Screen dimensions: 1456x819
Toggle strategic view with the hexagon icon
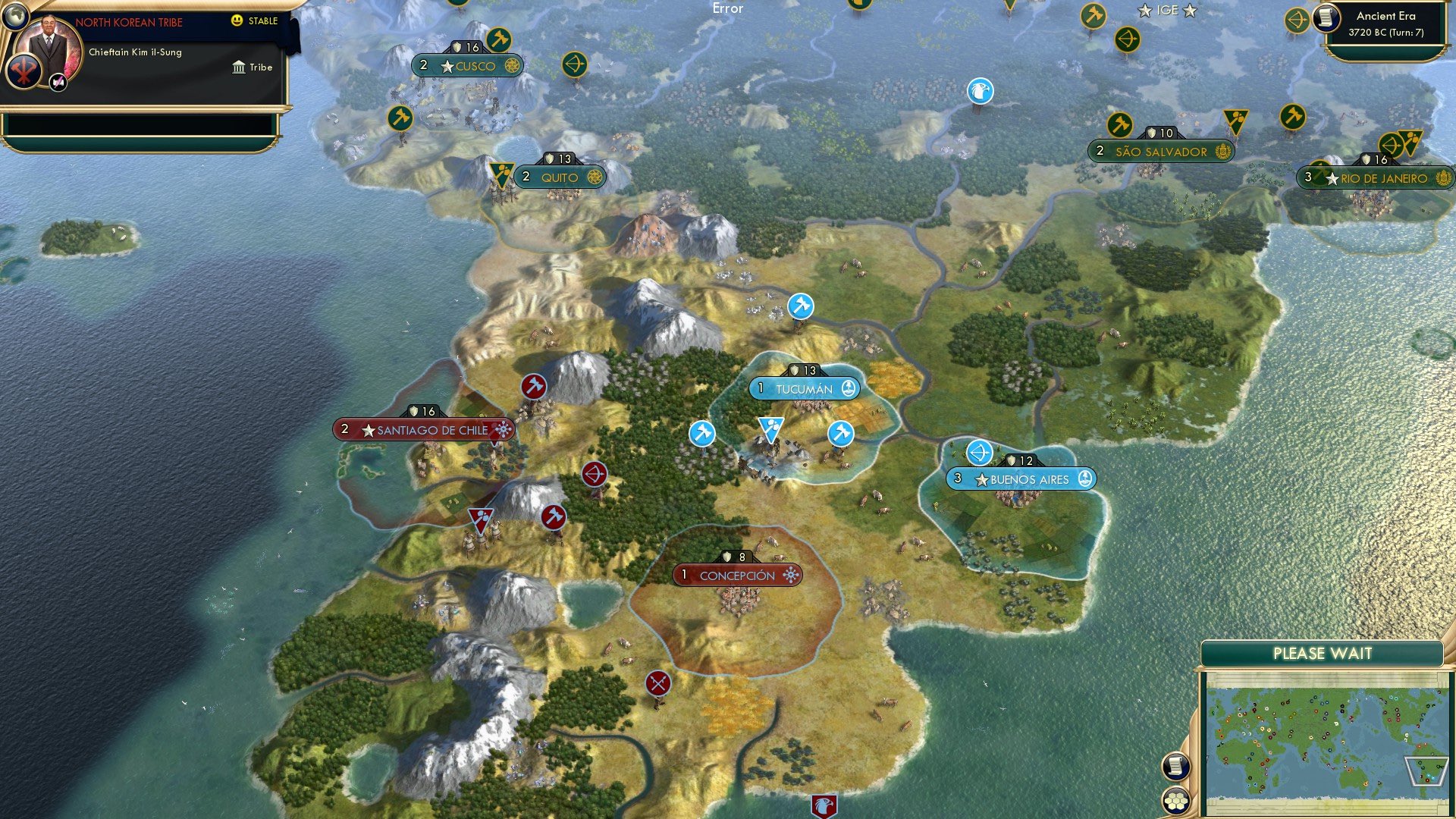coord(1175,799)
